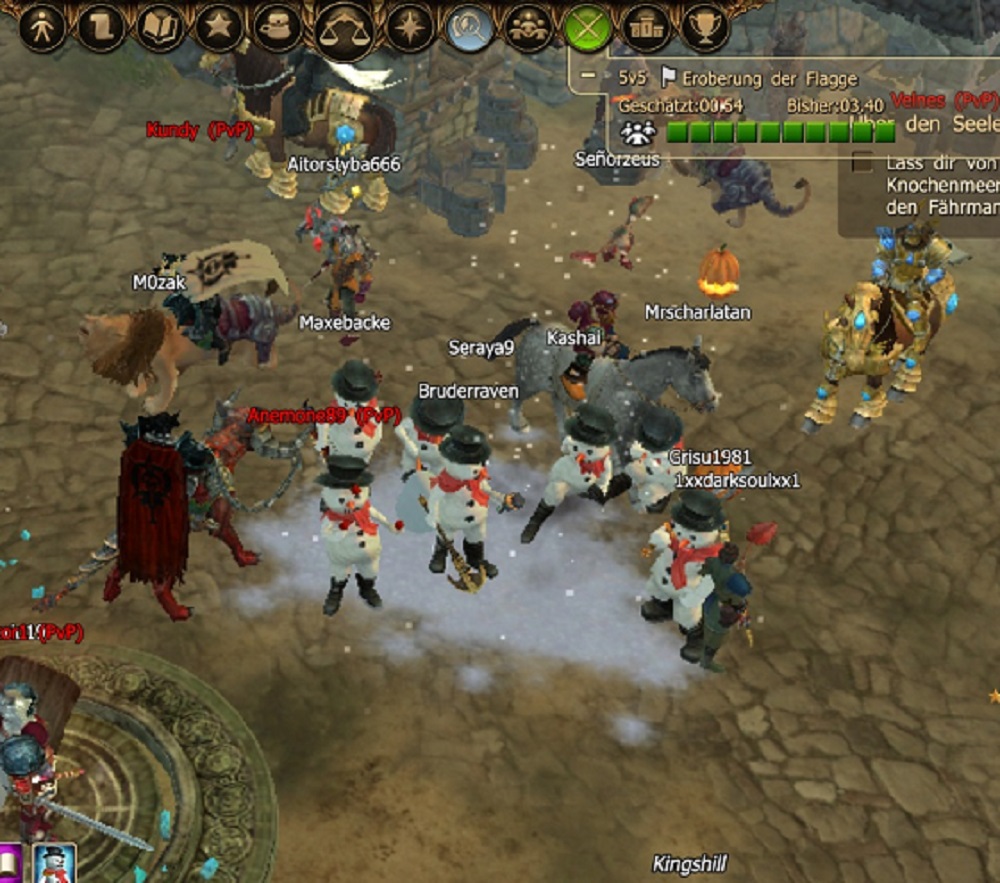
Task: Open the trophy cup icon
Action: [x=706, y=29]
